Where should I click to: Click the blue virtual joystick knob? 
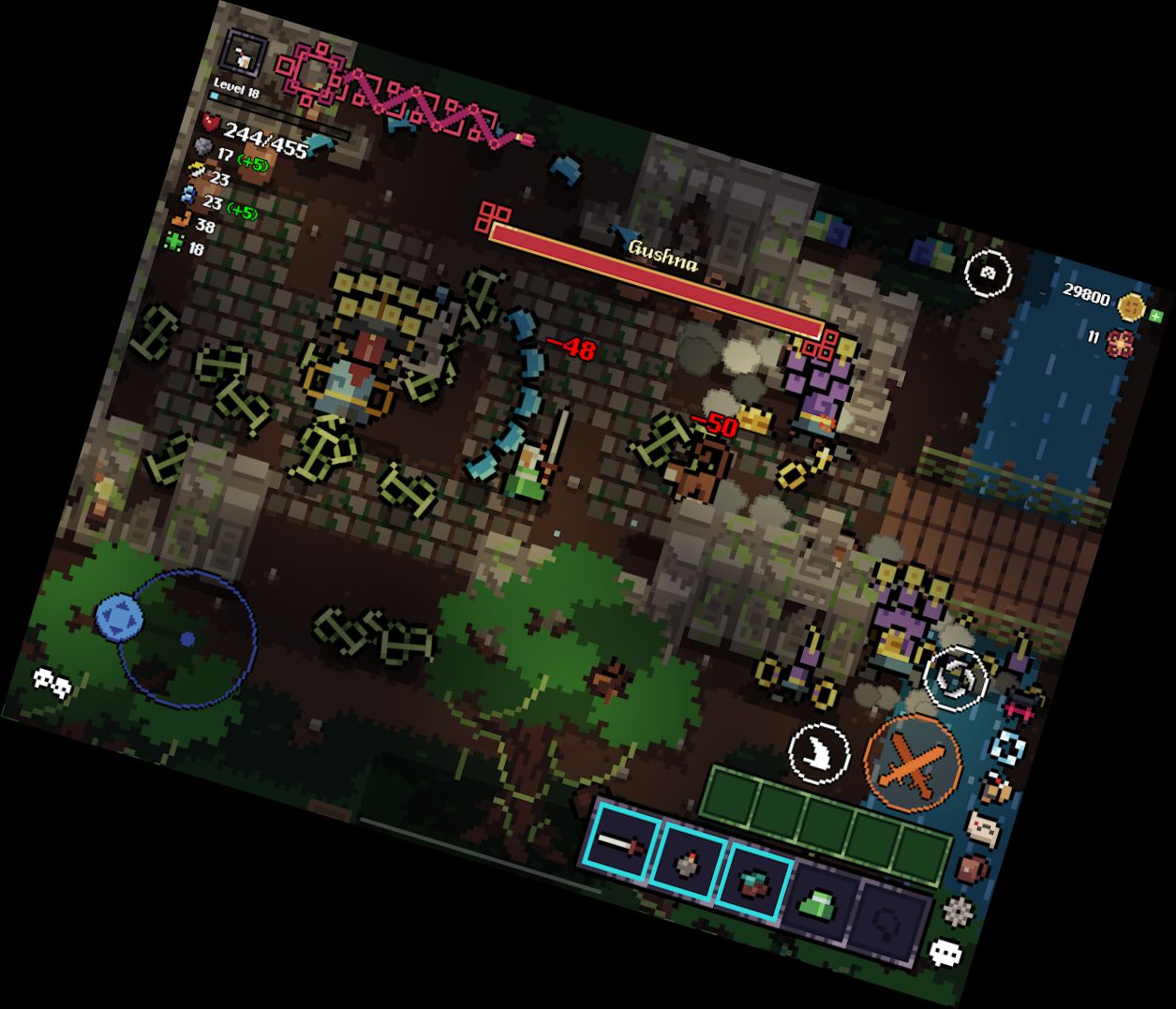point(119,617)
